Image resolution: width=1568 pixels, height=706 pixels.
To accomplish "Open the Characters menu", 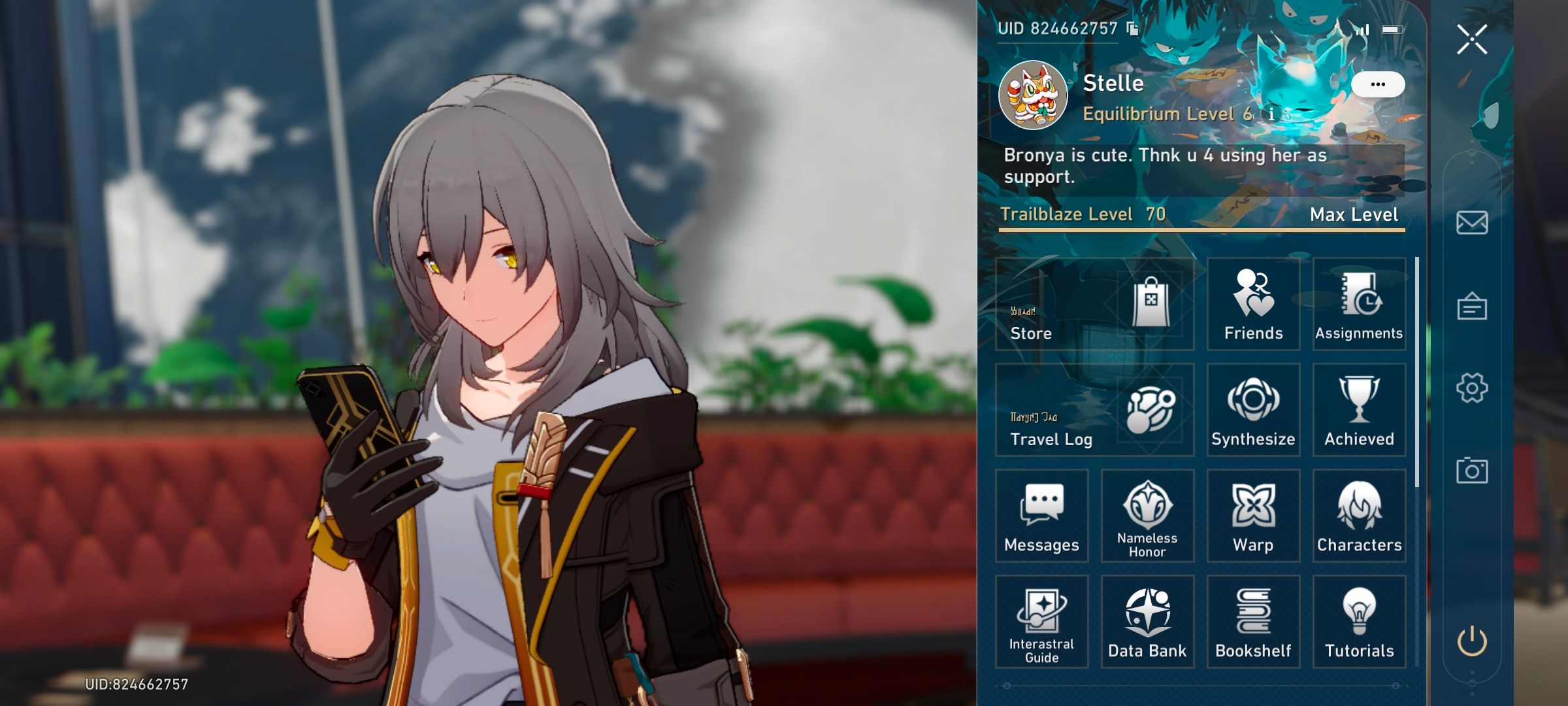I will (1359, 516).
